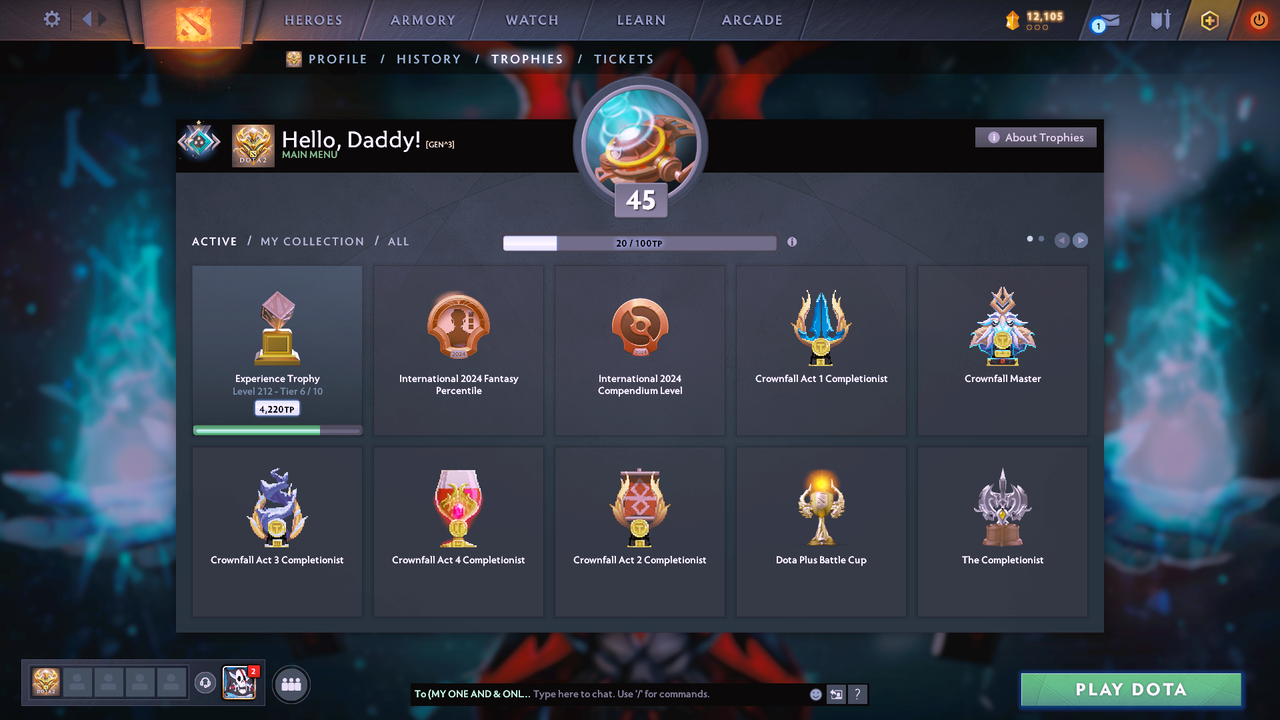Open the shield and sword event icon
This screenshot has height=720, width=1280.
(x=1160, y=19)
